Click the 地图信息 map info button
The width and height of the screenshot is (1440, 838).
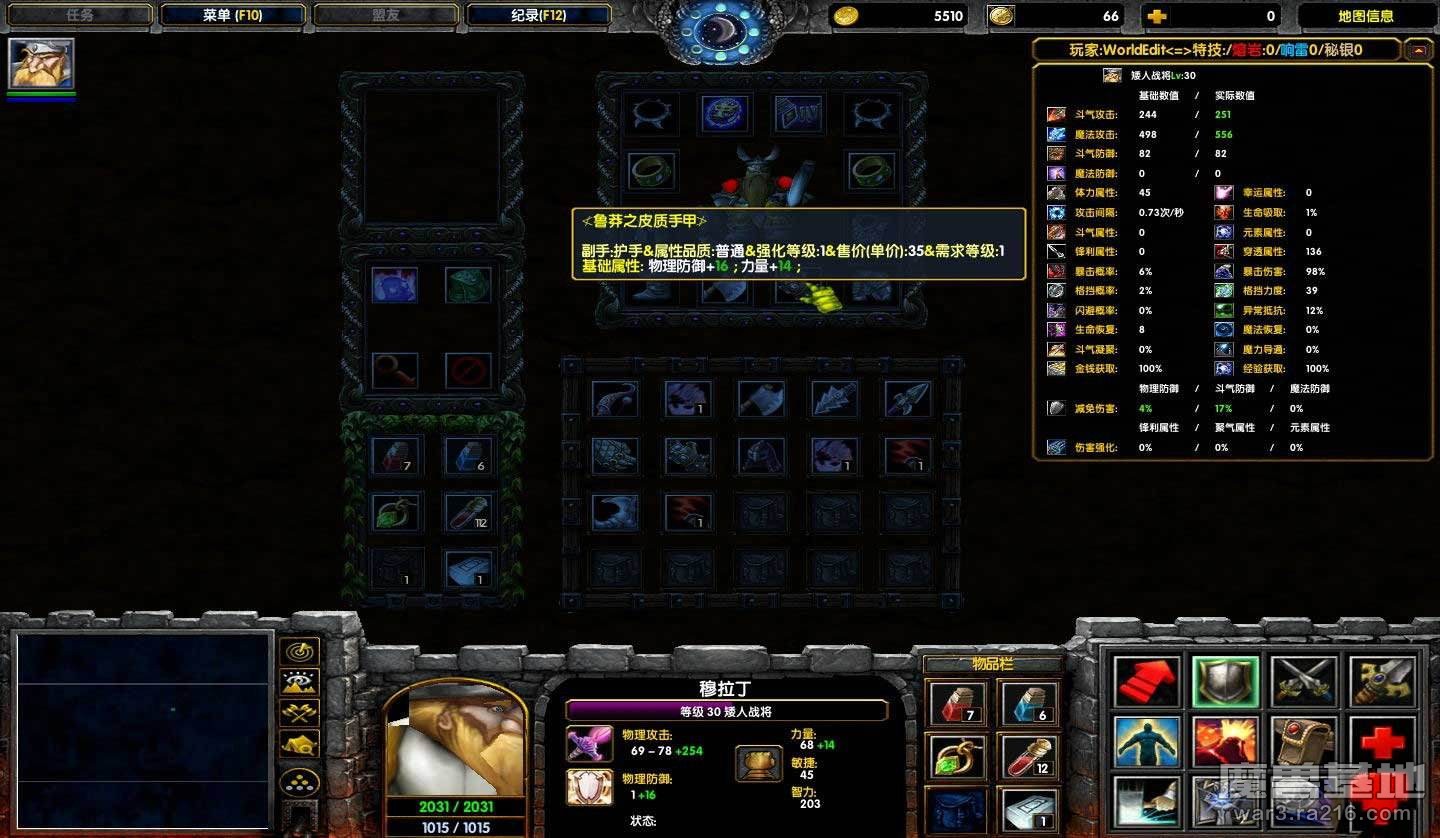pos(1365,16)
